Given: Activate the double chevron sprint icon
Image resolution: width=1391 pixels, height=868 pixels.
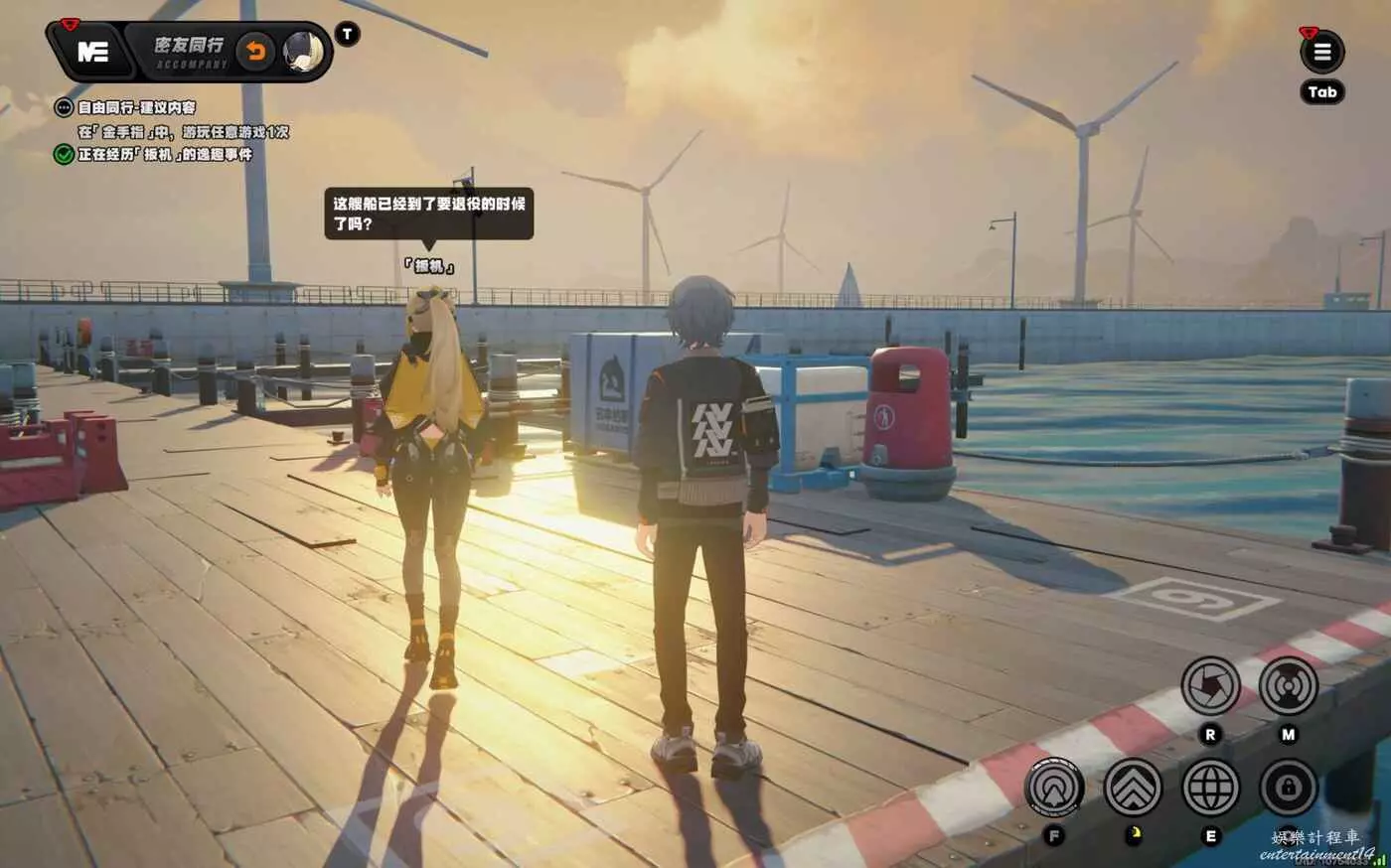Looking at the screenshot, I should [1133, 789].
